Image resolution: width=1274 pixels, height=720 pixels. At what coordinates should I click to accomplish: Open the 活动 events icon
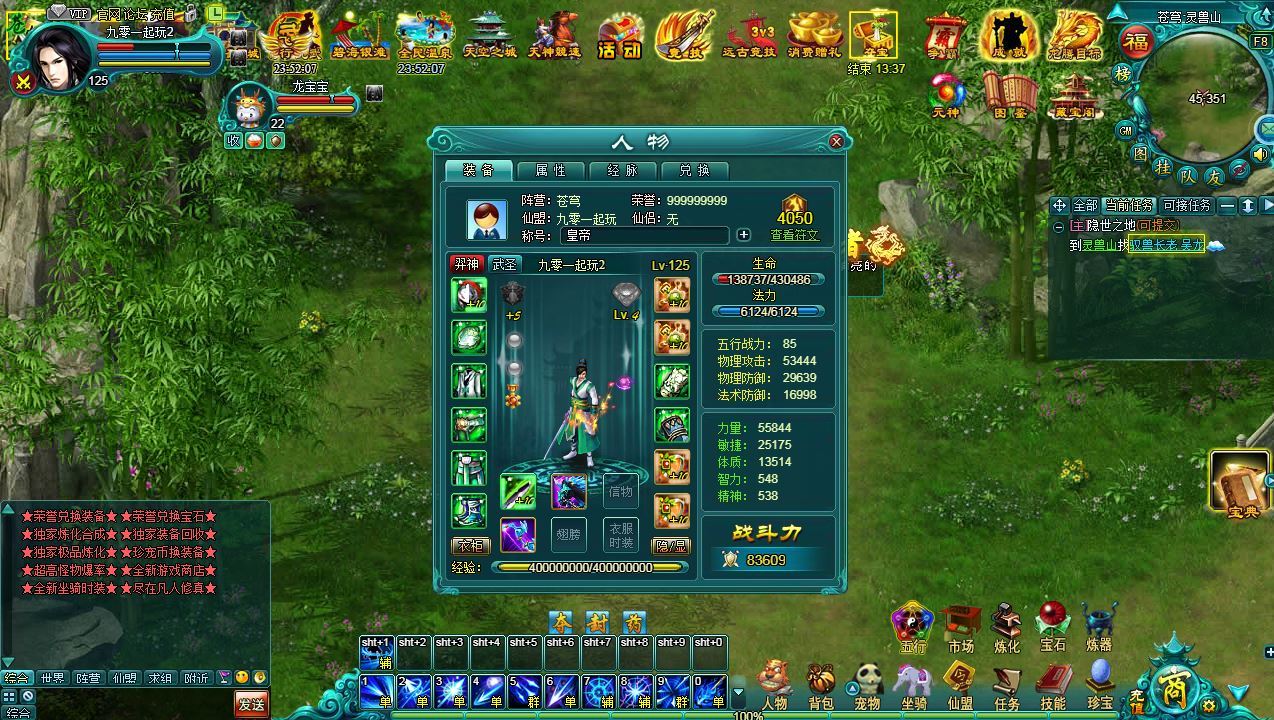[x=619, y=38]
